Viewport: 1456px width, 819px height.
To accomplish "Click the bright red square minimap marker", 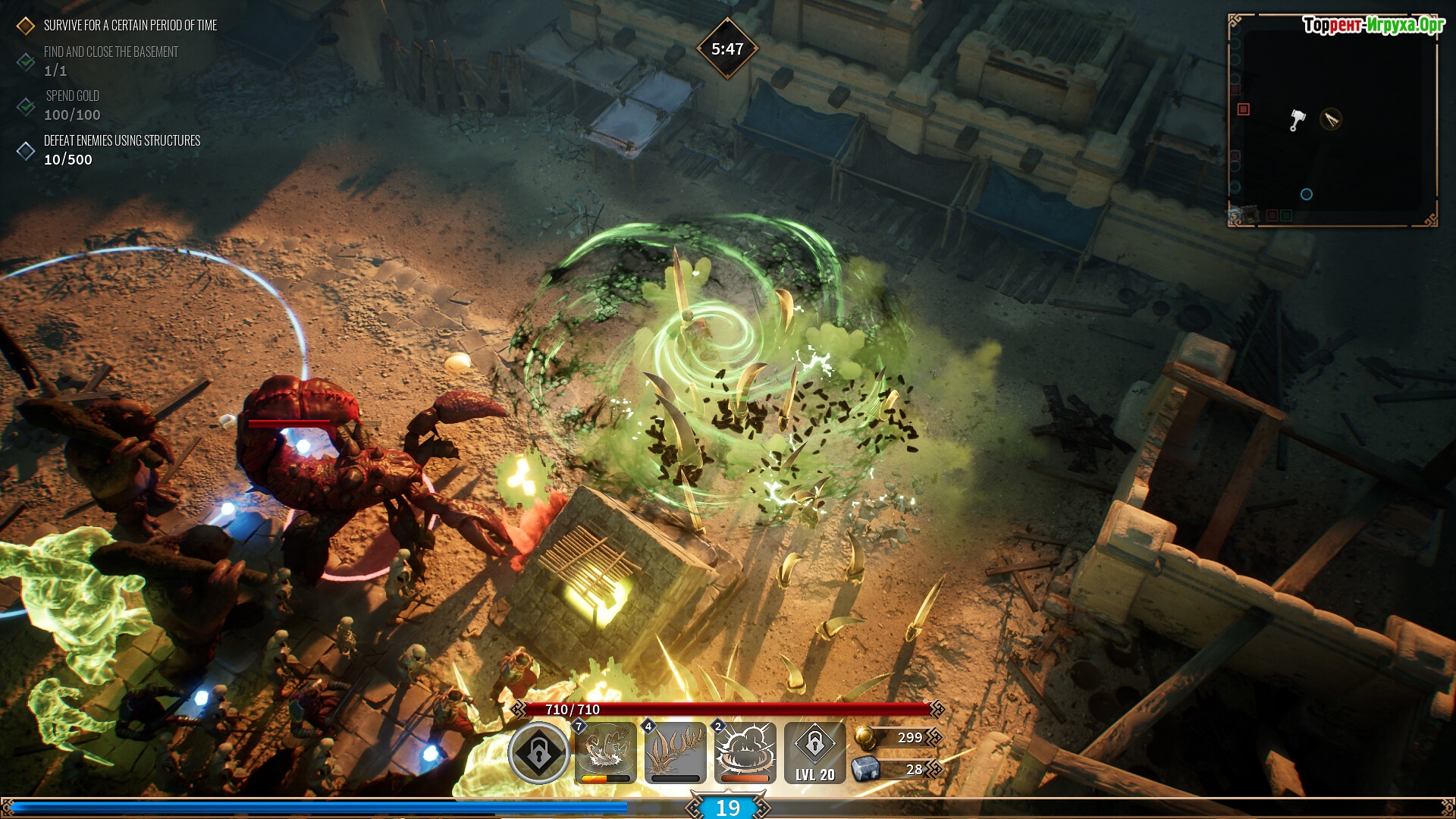I will (1243, 109).
